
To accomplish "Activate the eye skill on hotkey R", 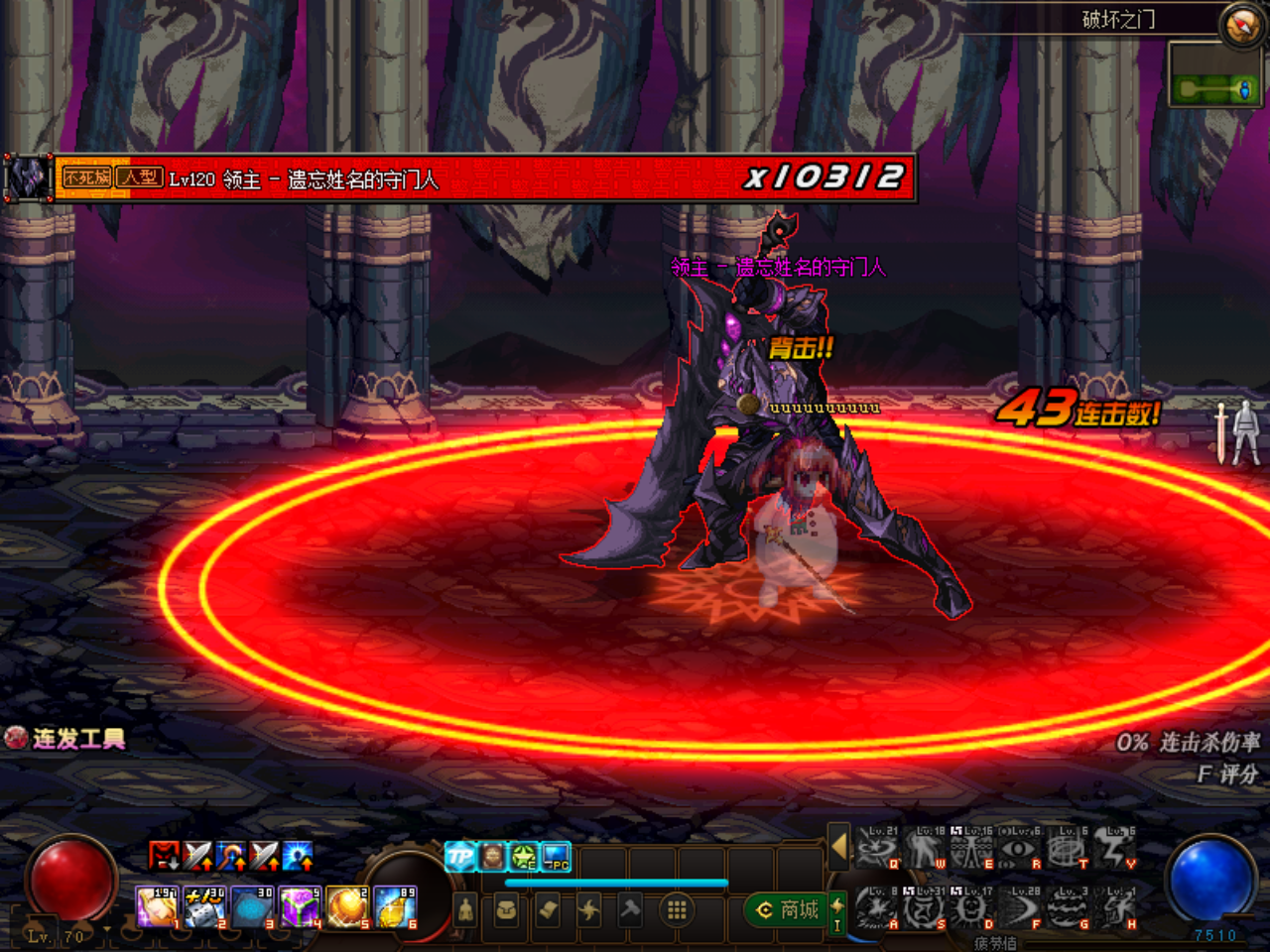I will pos(1021,850).
